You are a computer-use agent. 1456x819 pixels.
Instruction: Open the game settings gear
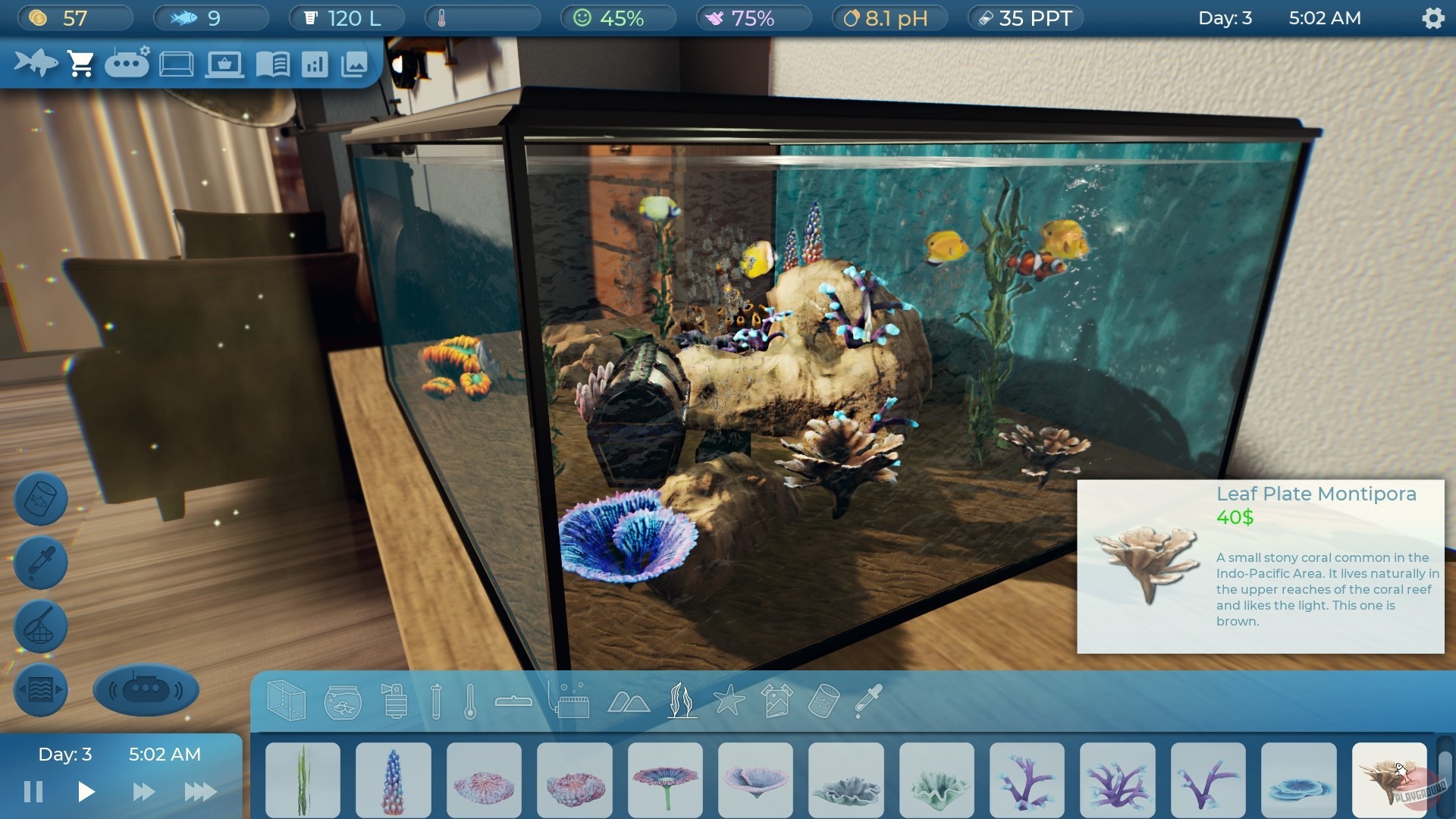tap(1432, 18)
